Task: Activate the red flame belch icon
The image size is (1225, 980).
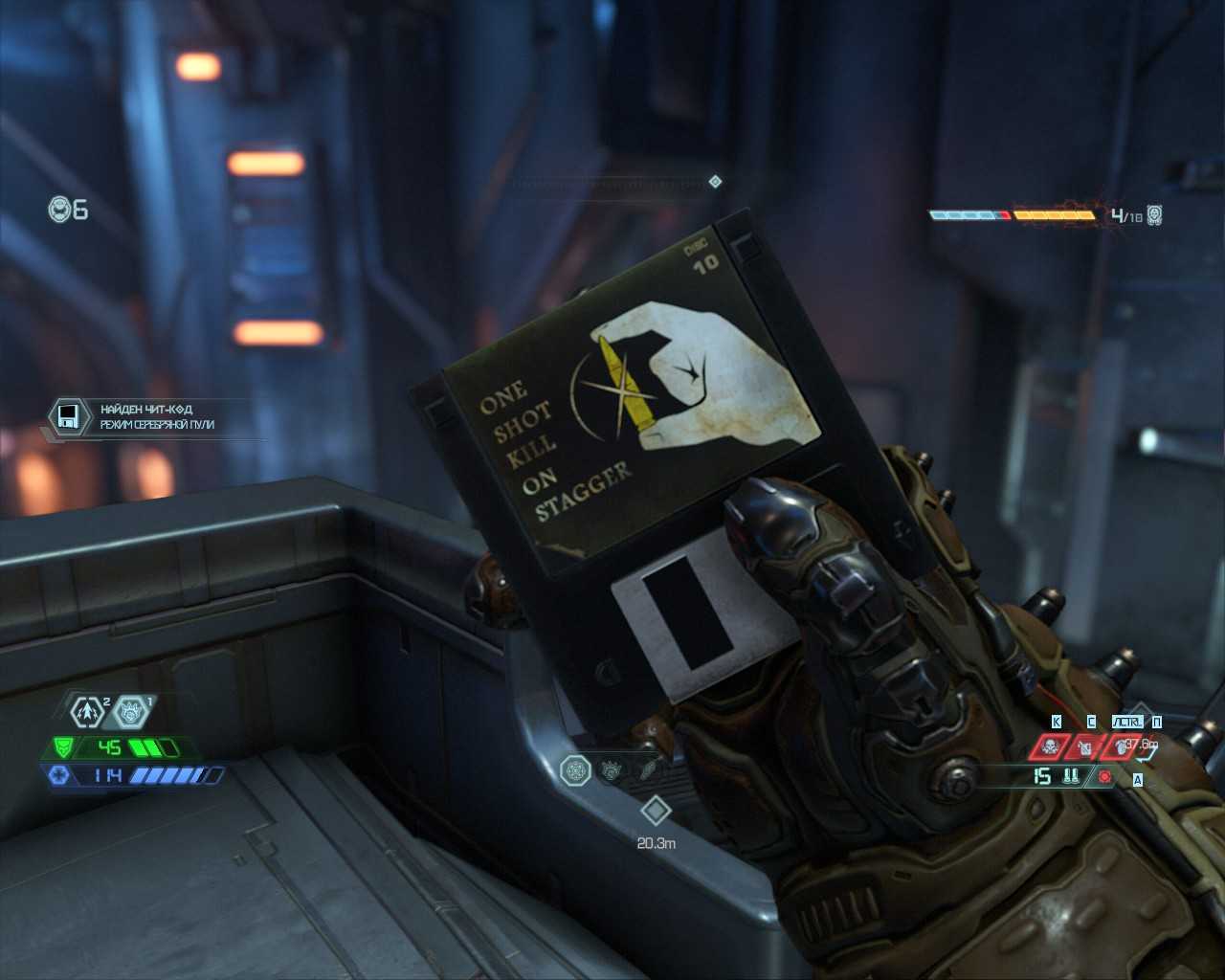Action: 1119,746
